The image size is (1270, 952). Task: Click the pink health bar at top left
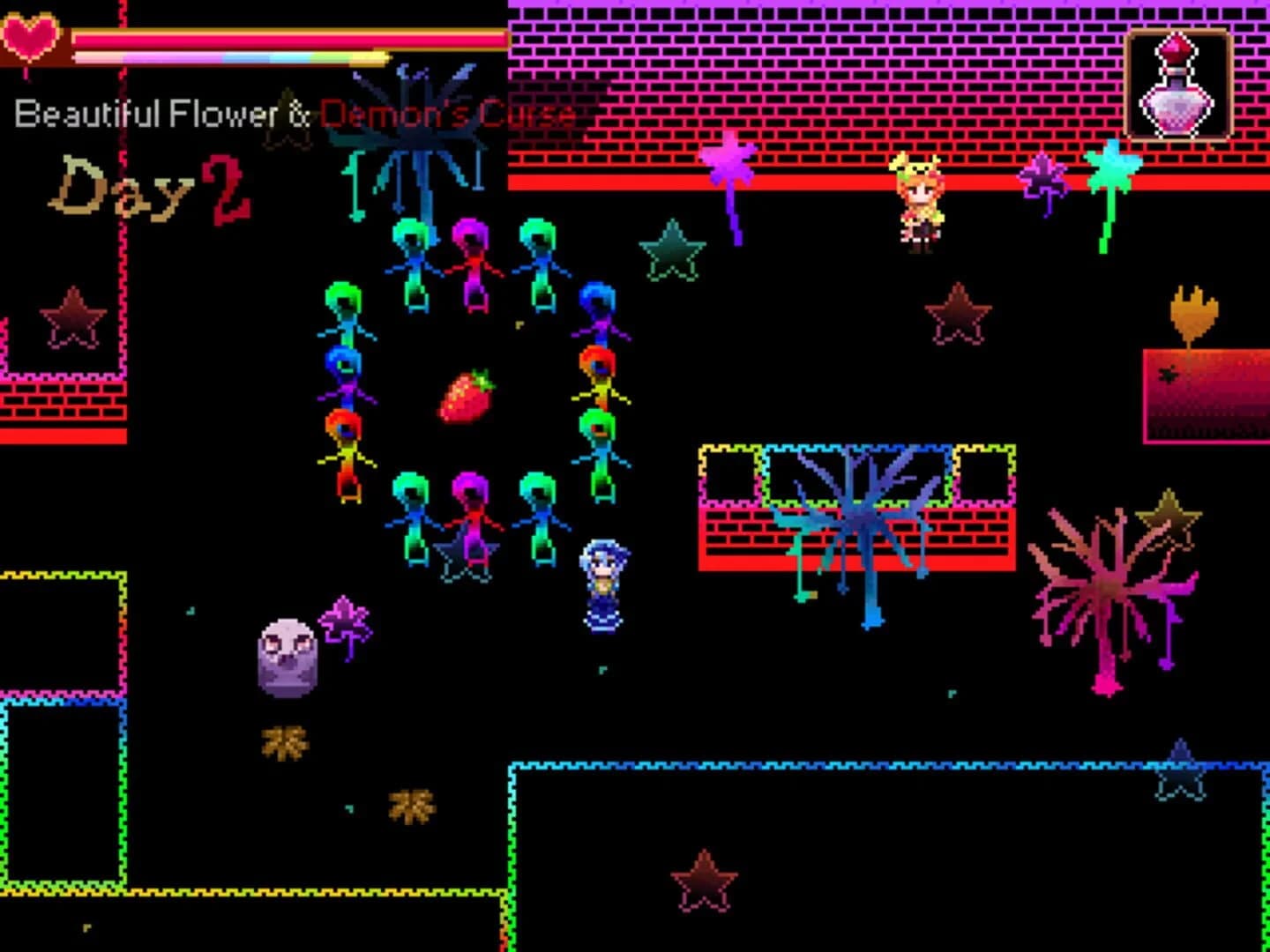291,37
